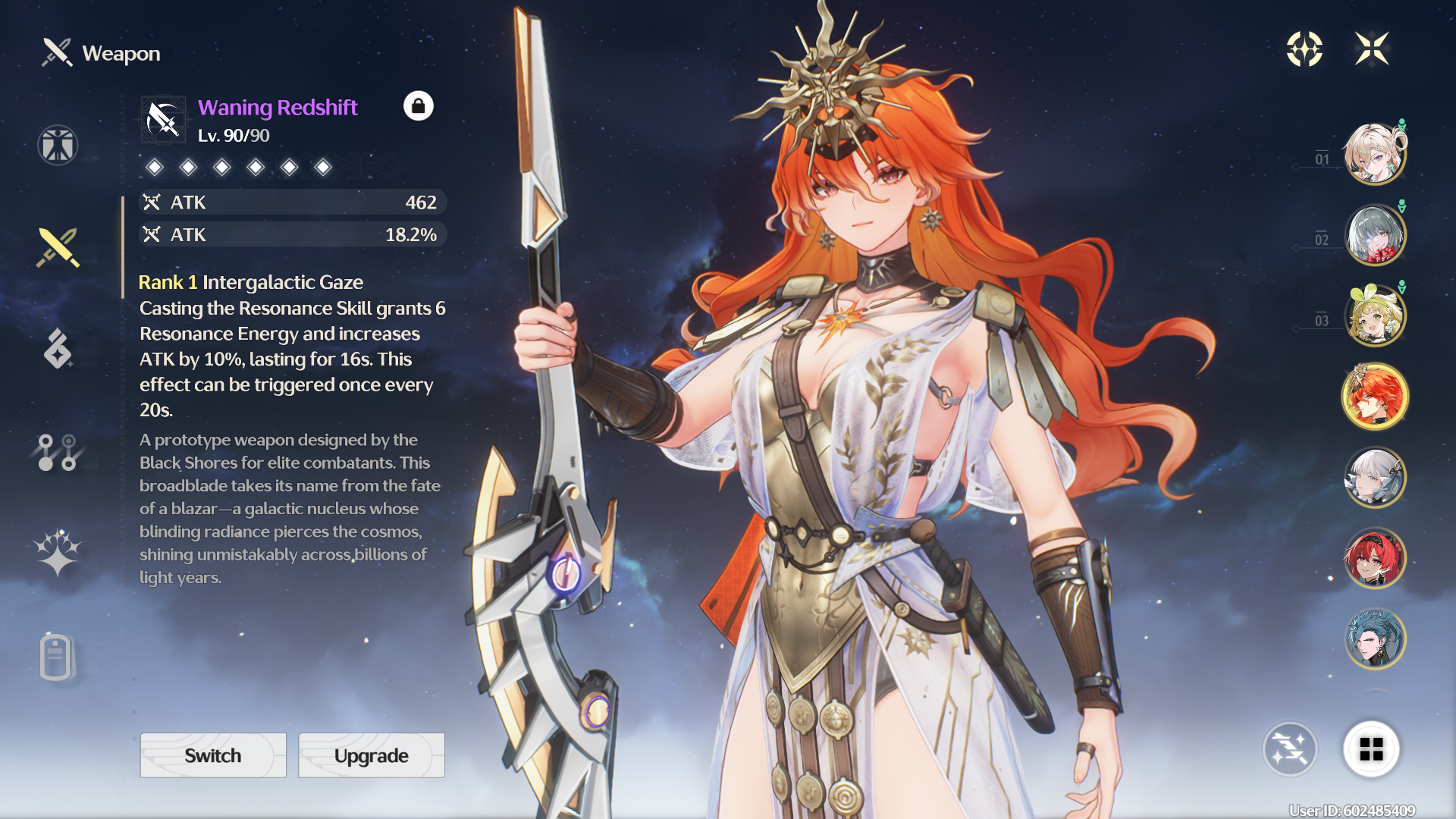
Task: Choose the gray-haired resonator in slot 02
Action: tap(1374, 235)
